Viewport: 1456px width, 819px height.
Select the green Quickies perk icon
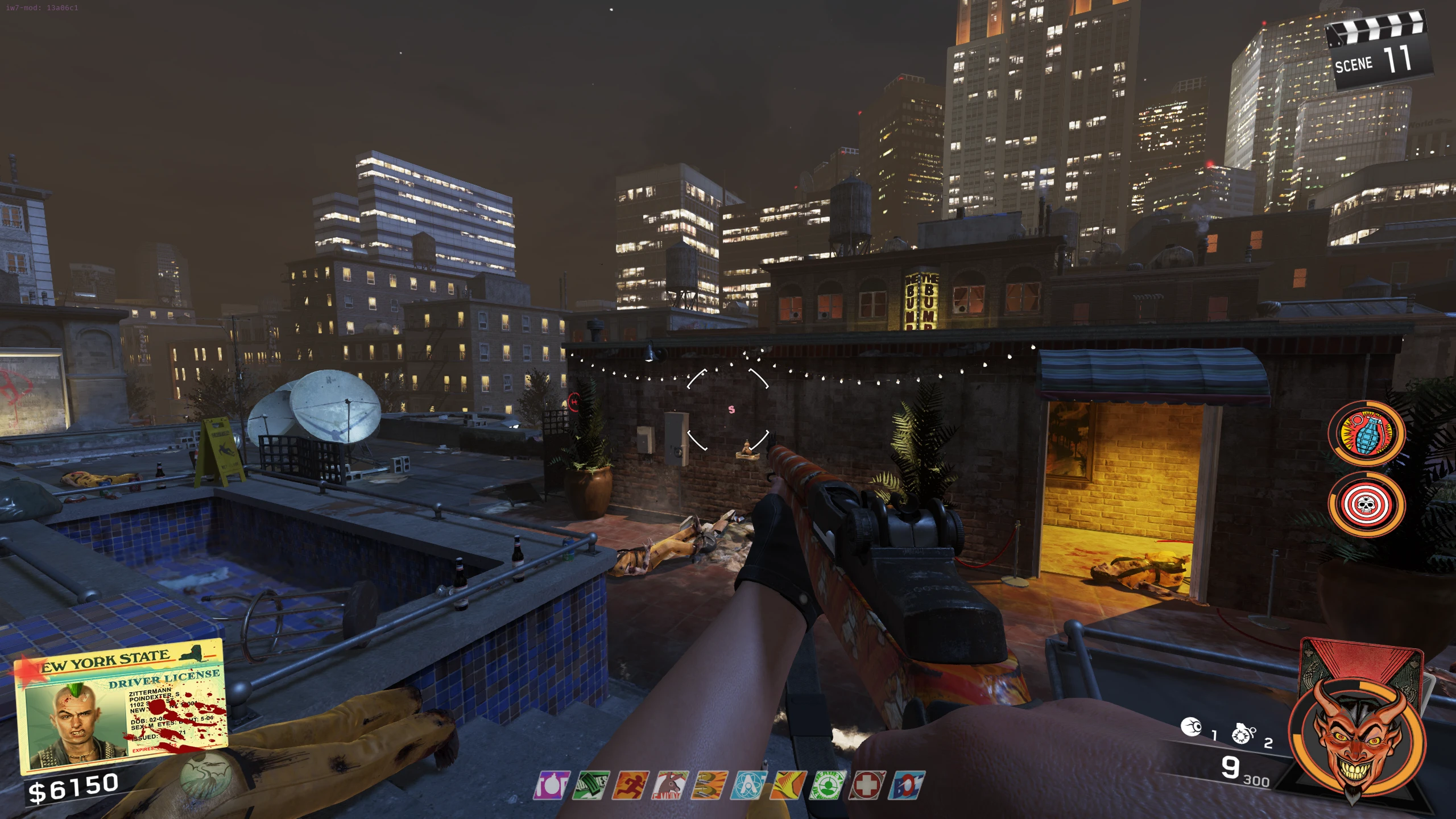(x=591, y=785)
